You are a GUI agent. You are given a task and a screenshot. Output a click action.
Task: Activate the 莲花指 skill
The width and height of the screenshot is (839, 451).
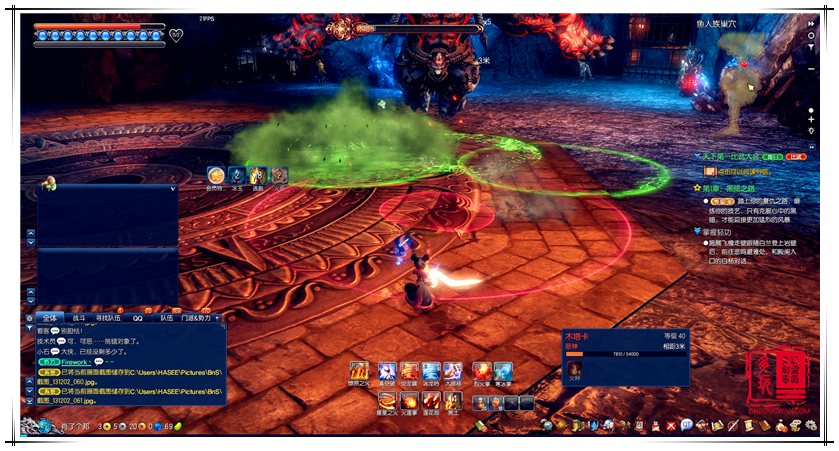[430, 401]
